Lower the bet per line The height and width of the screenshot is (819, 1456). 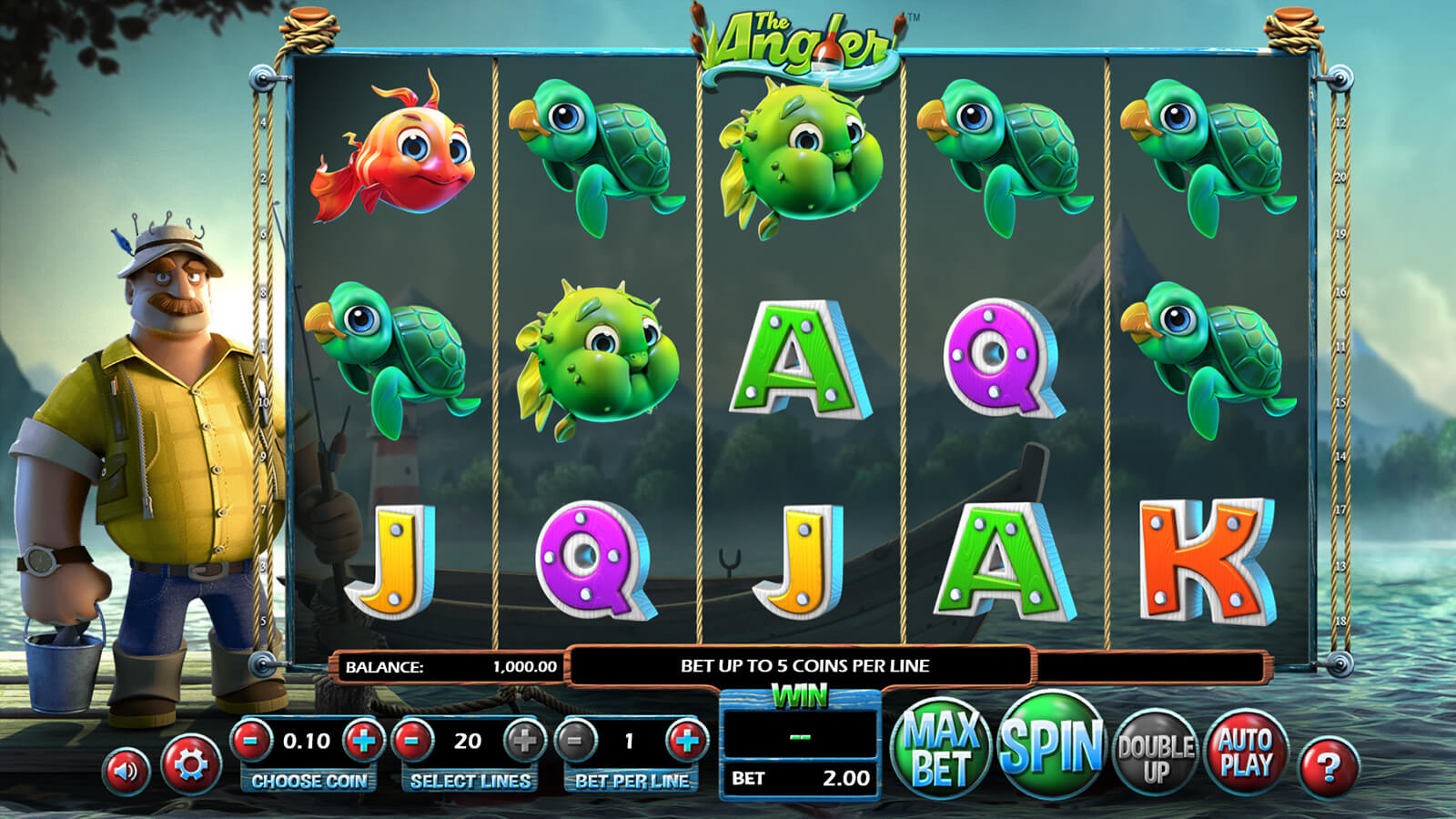click(x=574, y=741)
